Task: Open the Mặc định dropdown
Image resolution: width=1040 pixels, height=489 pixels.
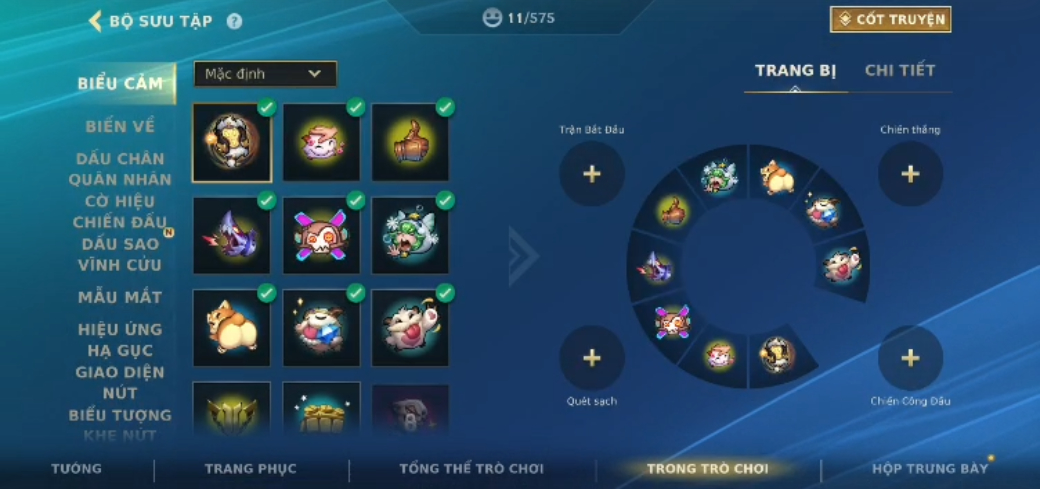Action: pyautogui.click(x=265, y=74)
